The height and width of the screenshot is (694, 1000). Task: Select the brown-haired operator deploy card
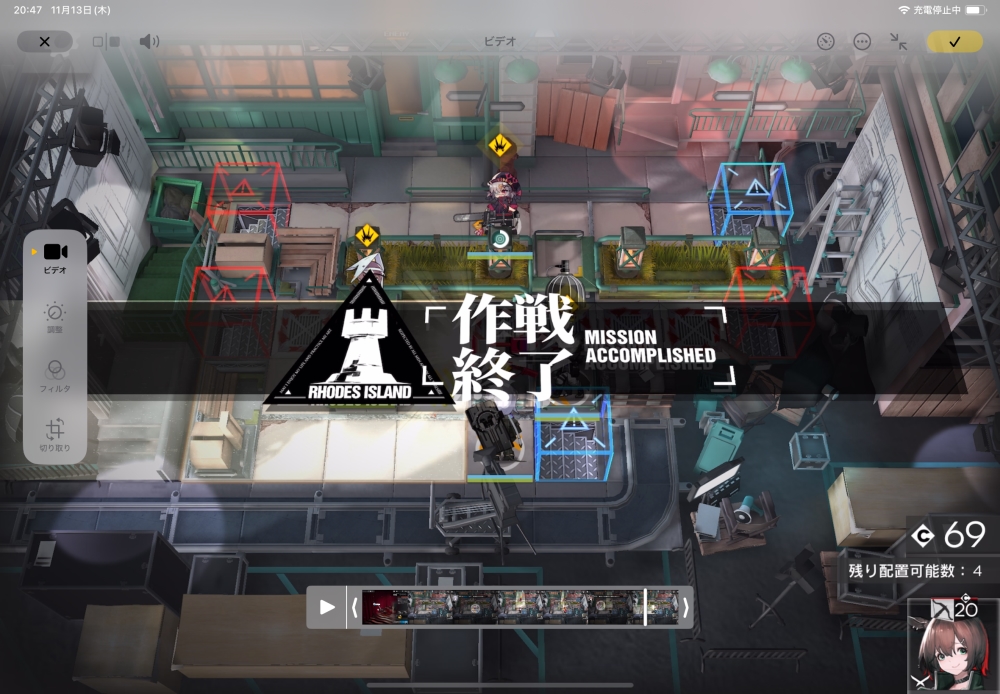point(952,646)
